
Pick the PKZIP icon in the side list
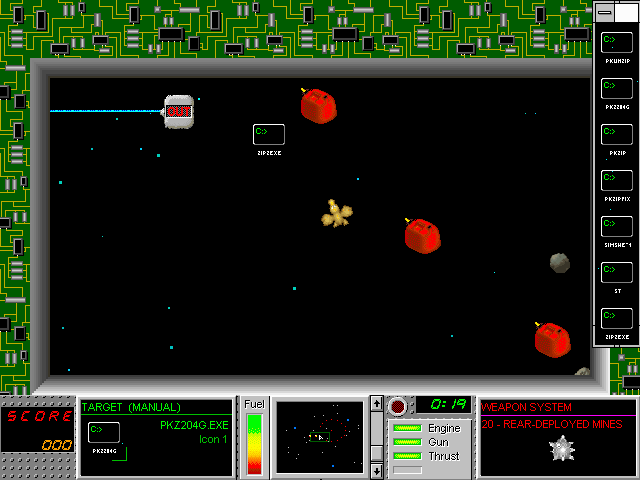coord(617,134)
